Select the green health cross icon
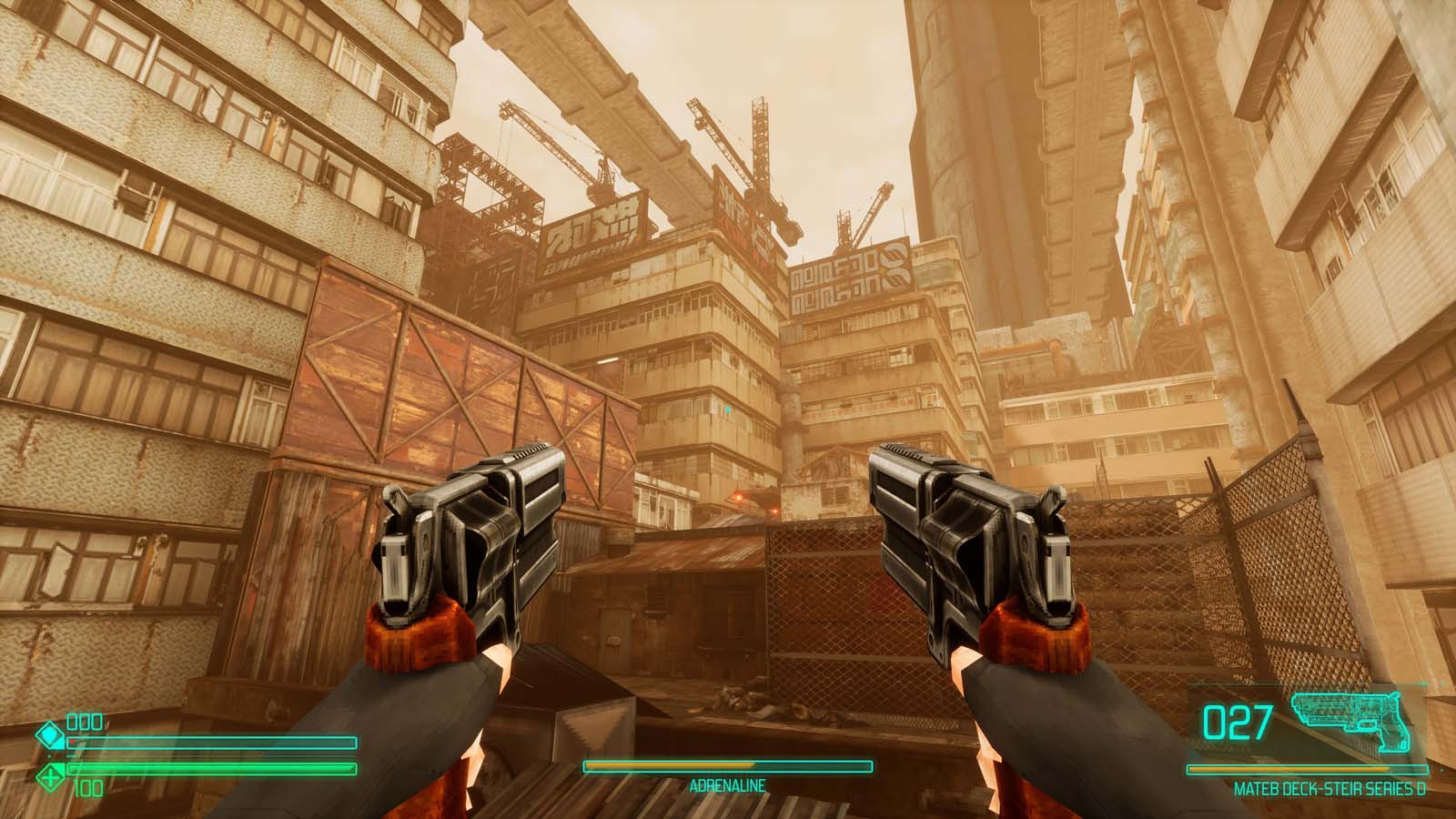Viewport: 1456px width, 819px height. pyautogui.click(x=48, y=777)
